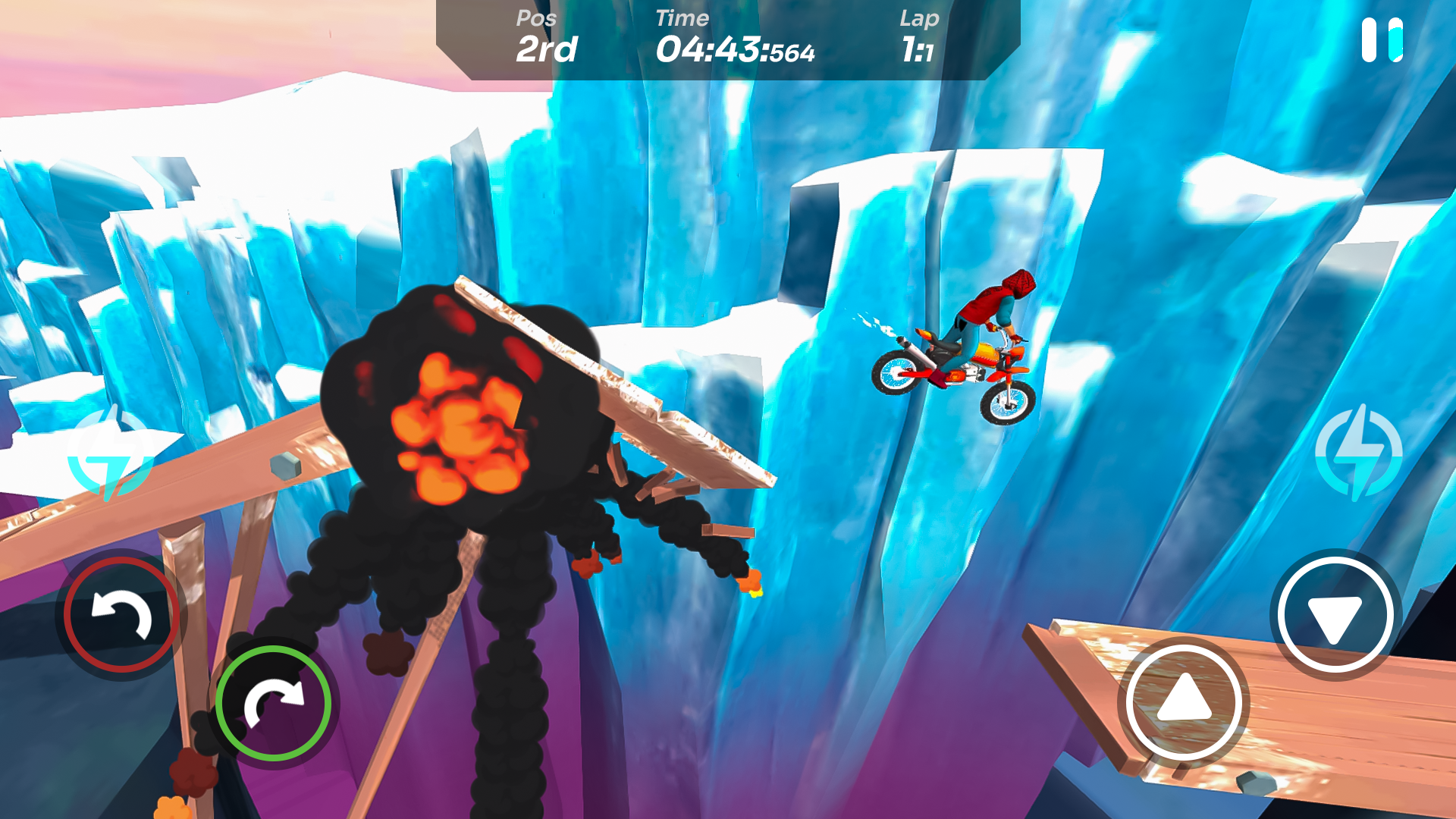Select the Time section of the HUD
Screen dimensions: 1456x819
pyautogui.click(x=734, y=38)
